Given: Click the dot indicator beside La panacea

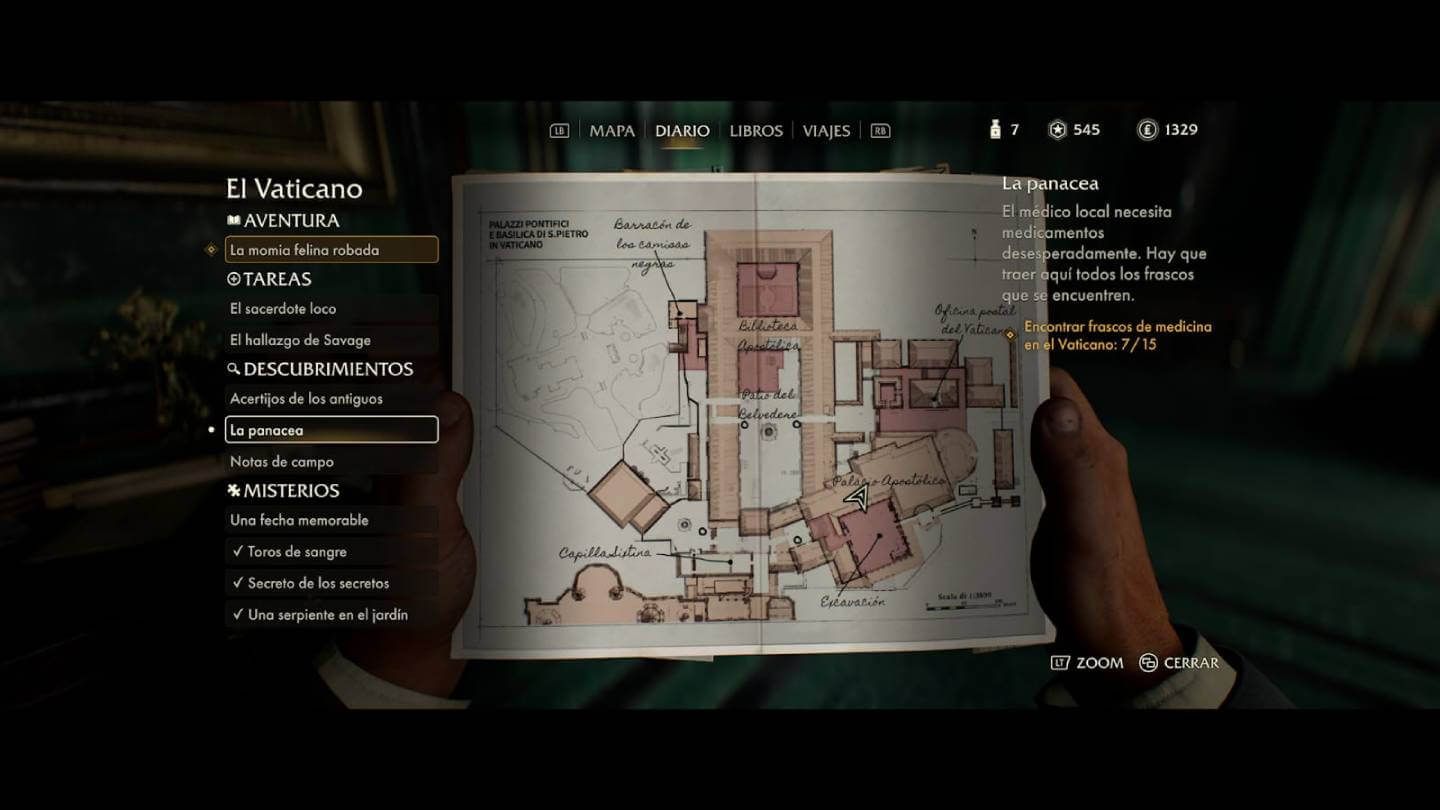Looking at the screenshot, I should tap(210, 429).
